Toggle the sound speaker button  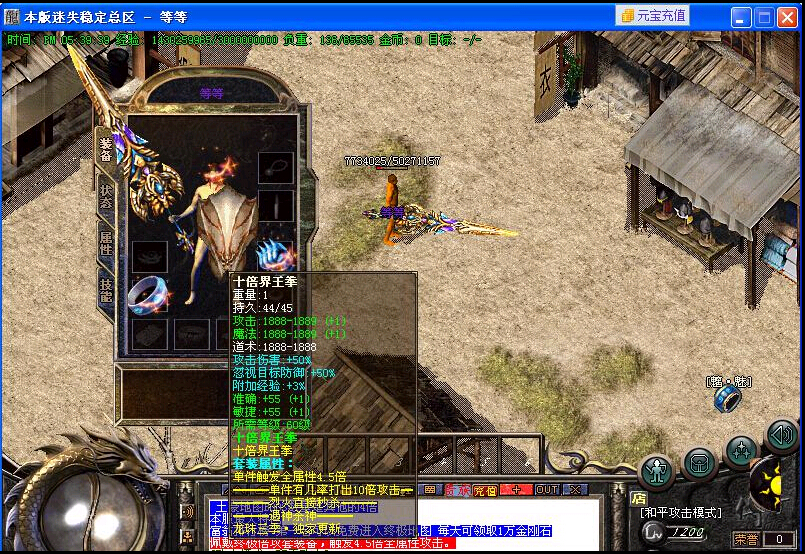point(781,435)
